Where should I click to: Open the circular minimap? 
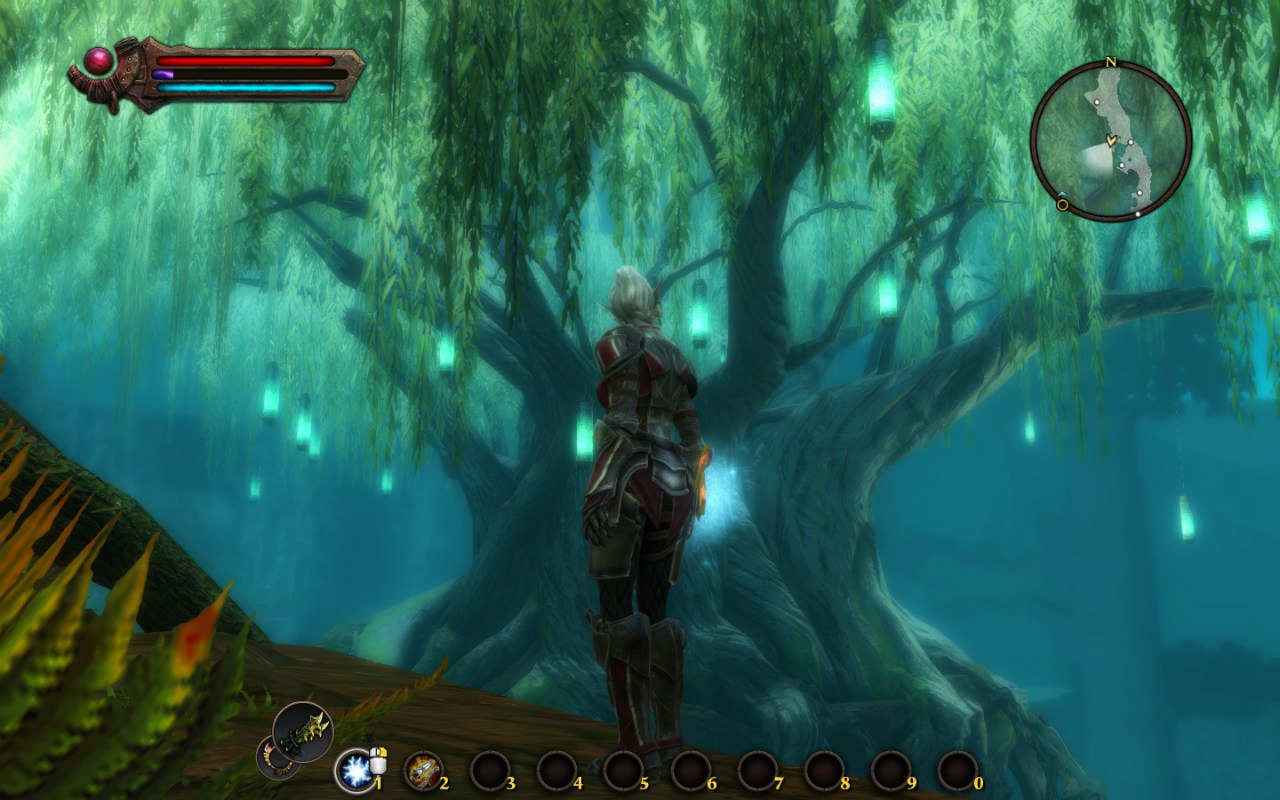pos(1110,140)
